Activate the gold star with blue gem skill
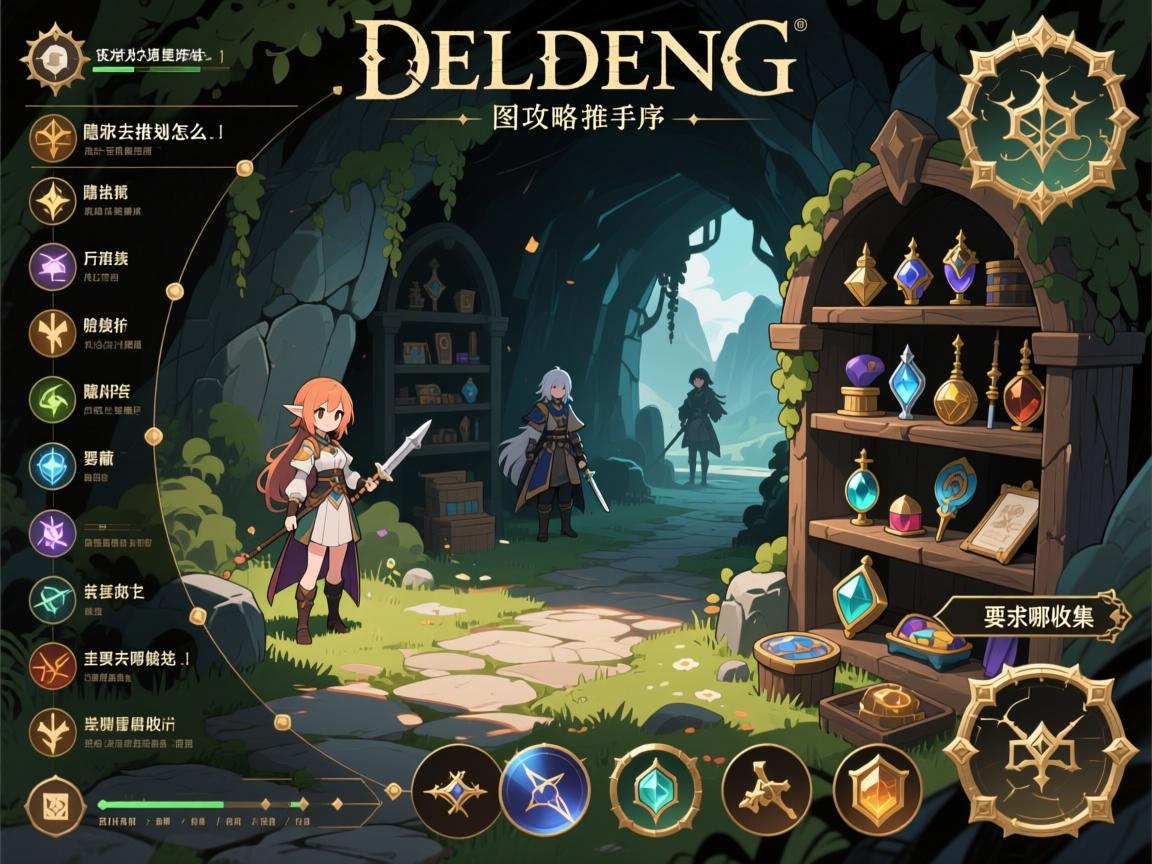This screenshot has width=1152, height=864. coord(457,790)
